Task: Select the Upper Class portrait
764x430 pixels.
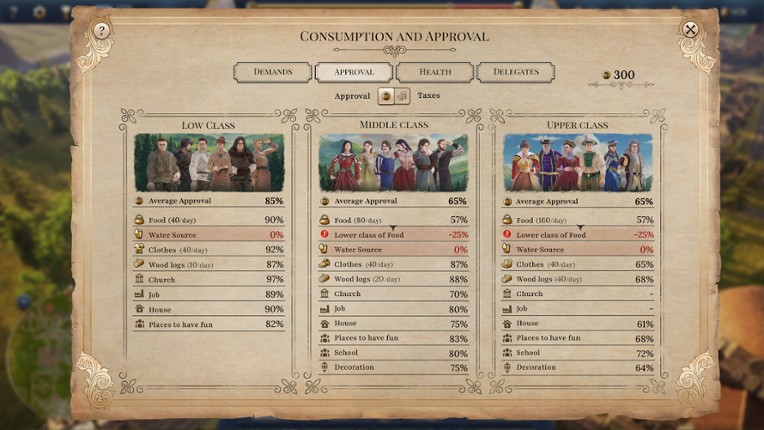Action: [578, 163]
